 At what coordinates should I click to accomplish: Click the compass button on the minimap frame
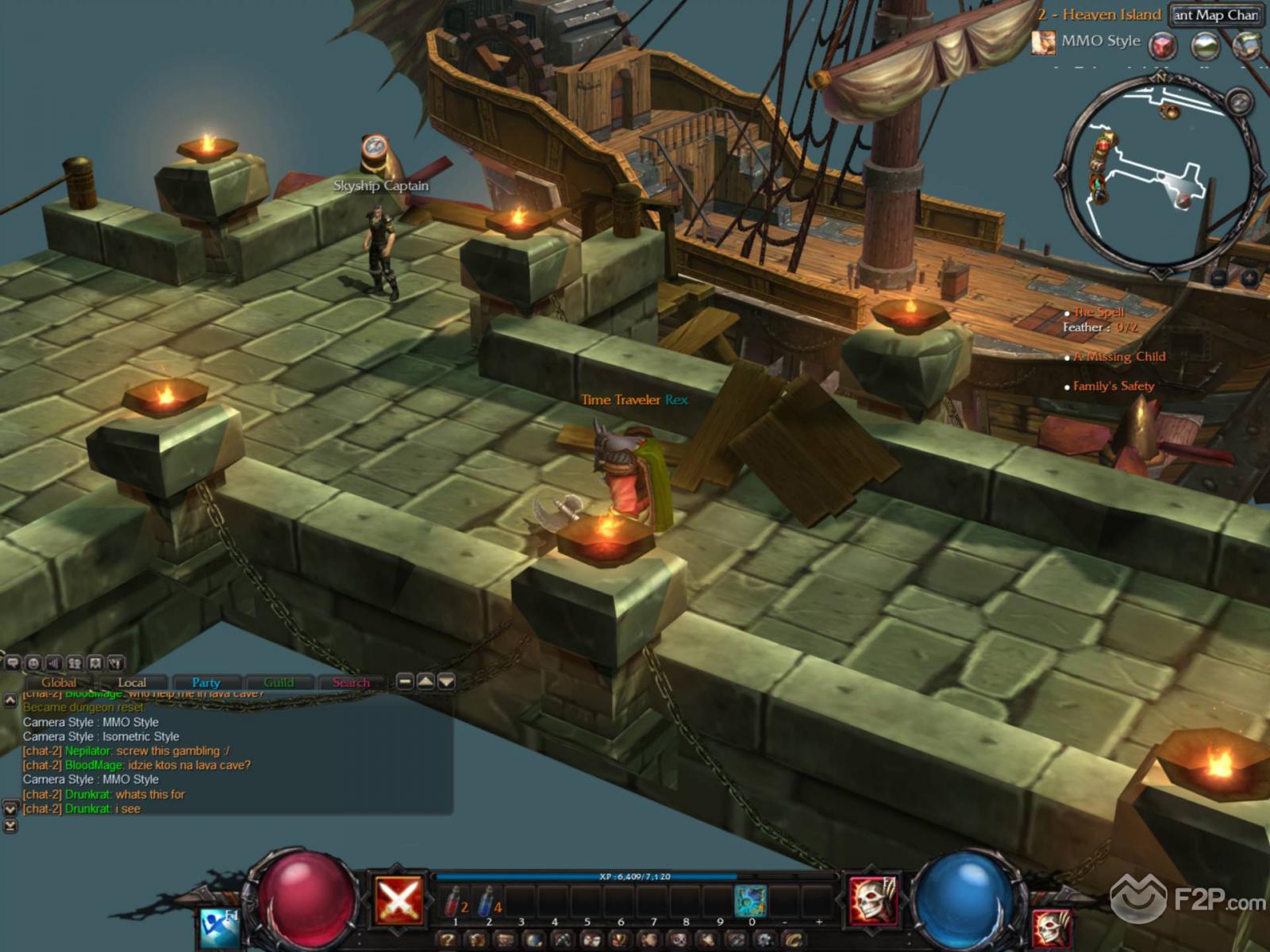1239,102
